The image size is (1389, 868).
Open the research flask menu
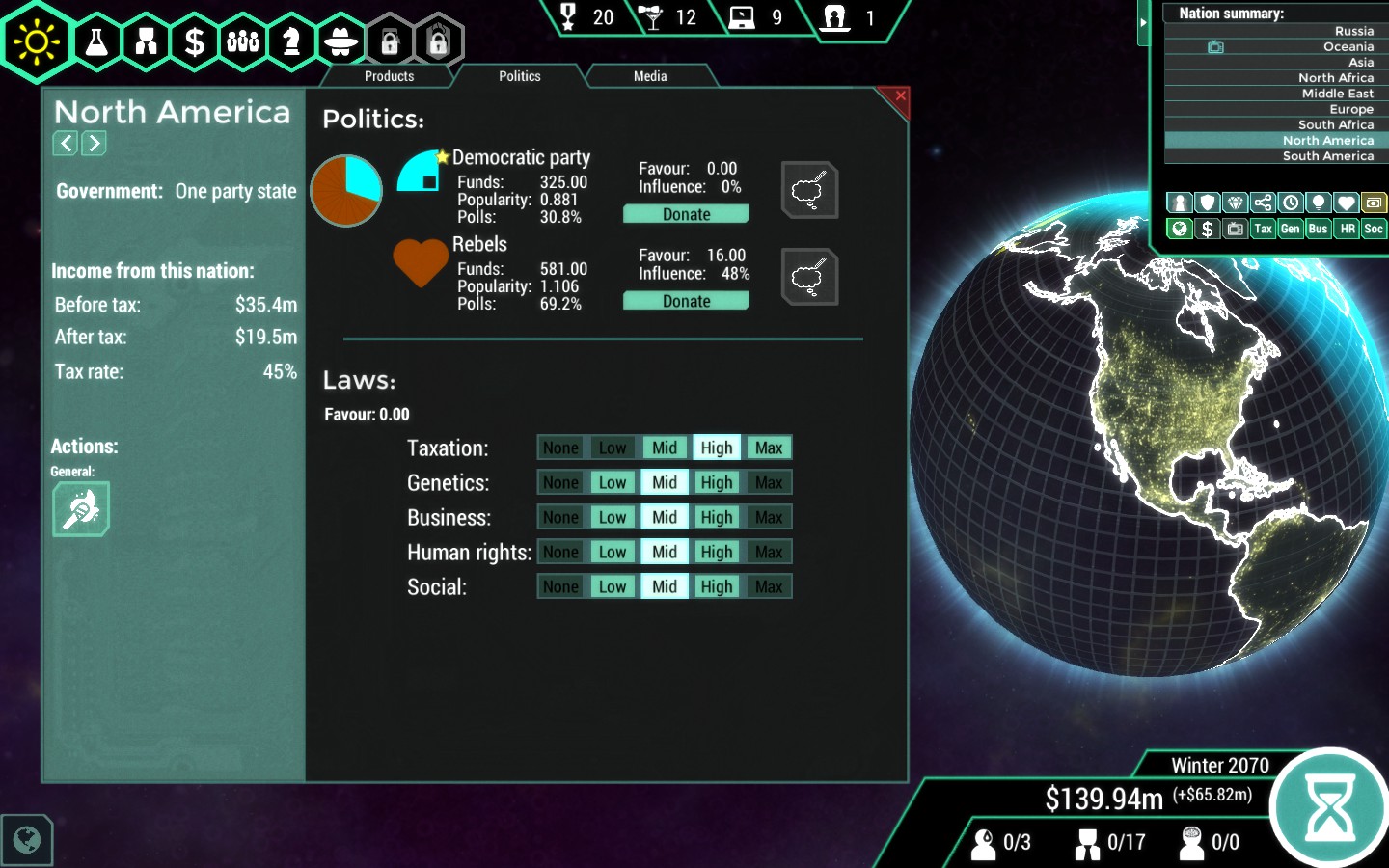coord(96,41)
